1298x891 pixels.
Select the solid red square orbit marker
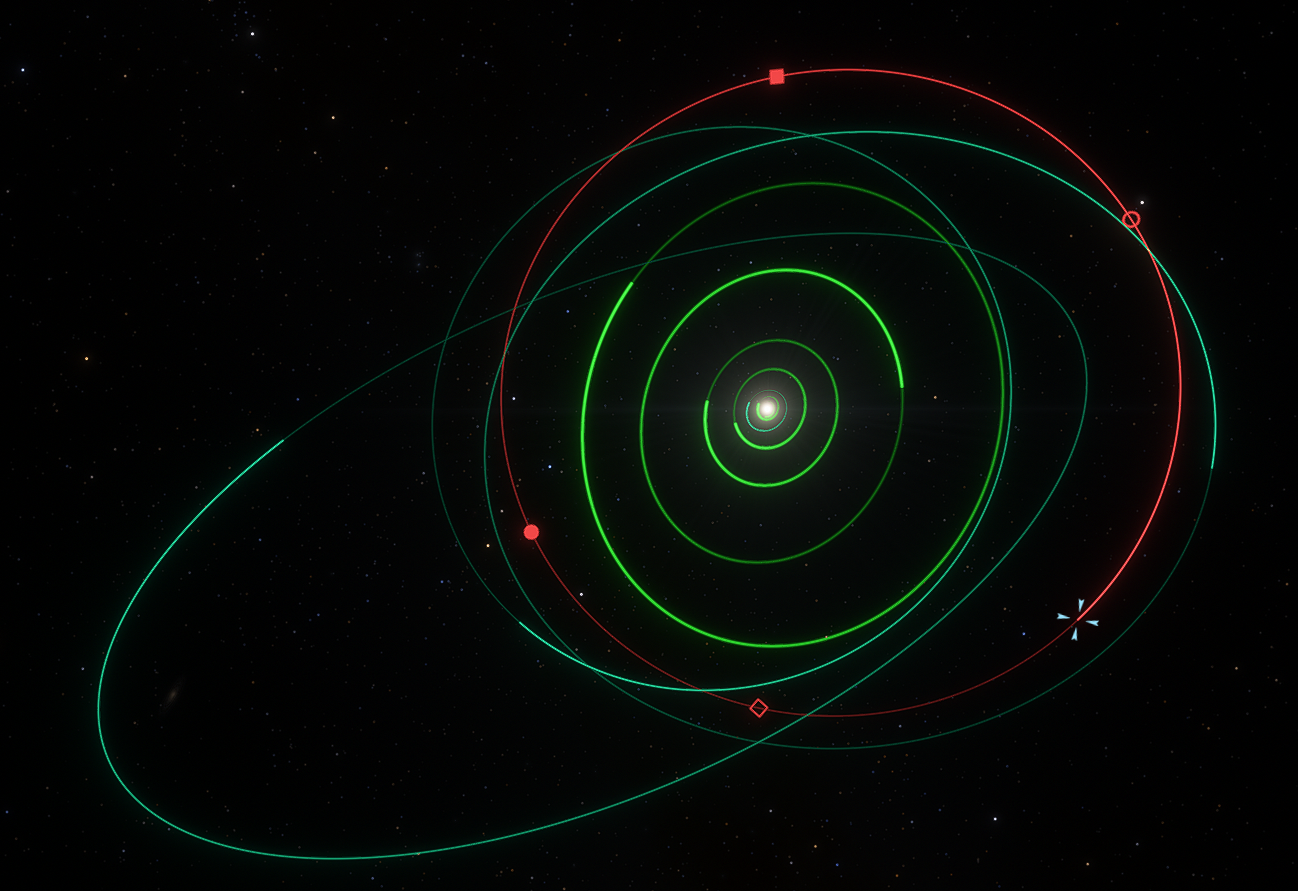tap(777, 77)
